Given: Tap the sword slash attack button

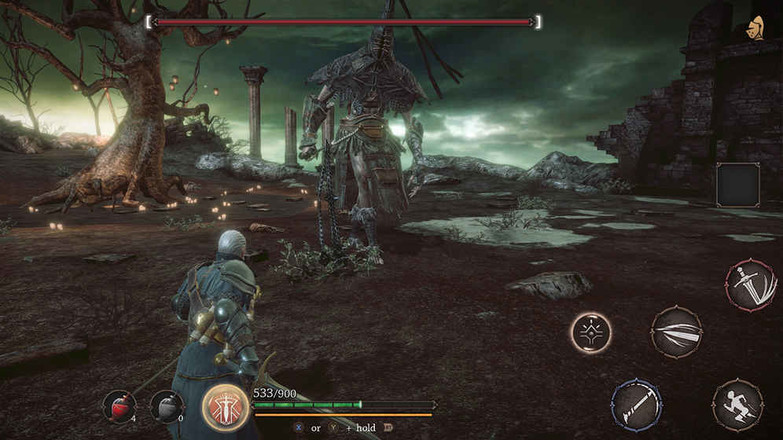Looking at the screenshot, I should 750,285.
